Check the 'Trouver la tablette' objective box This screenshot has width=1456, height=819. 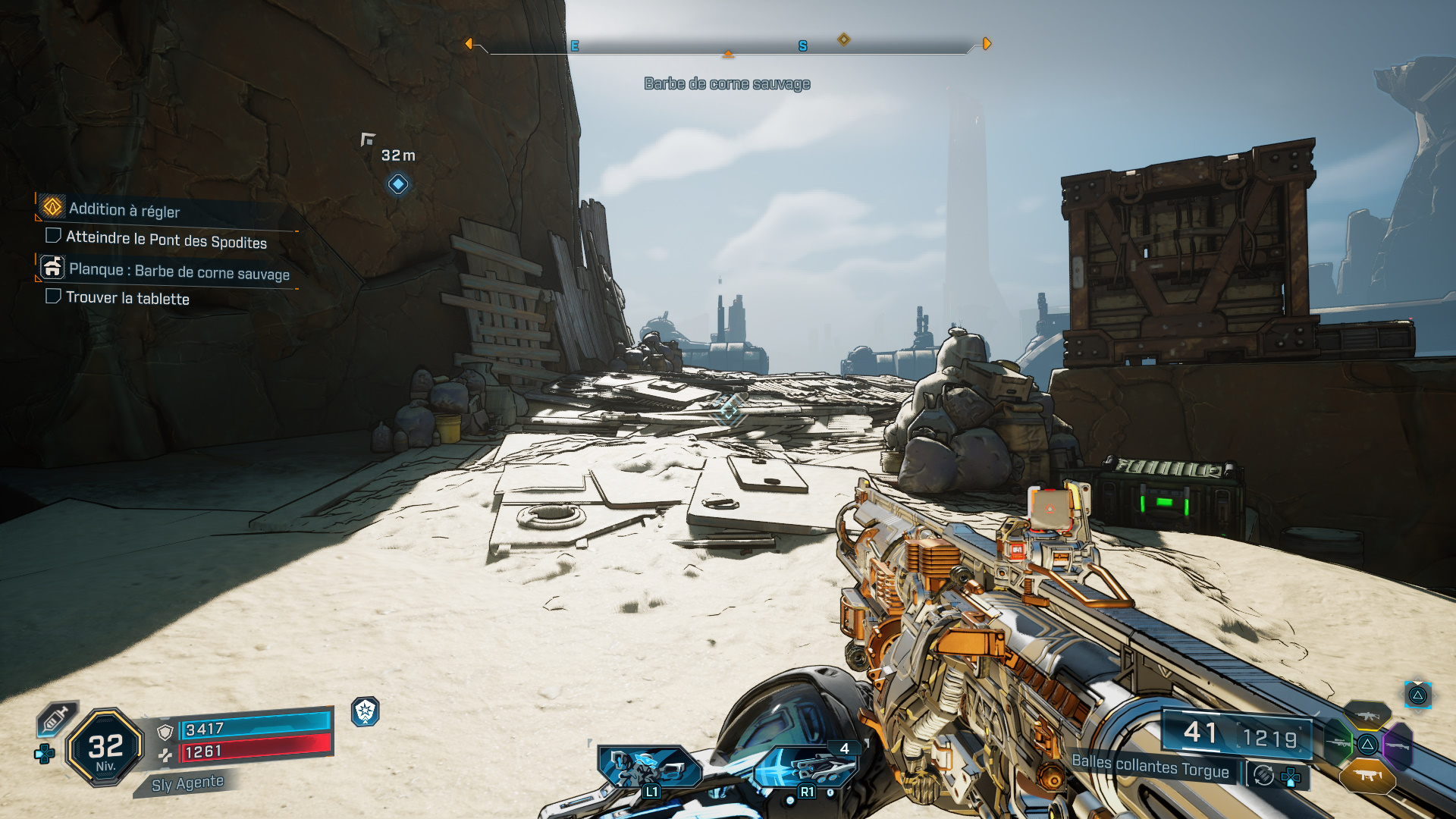coord(53,297)
